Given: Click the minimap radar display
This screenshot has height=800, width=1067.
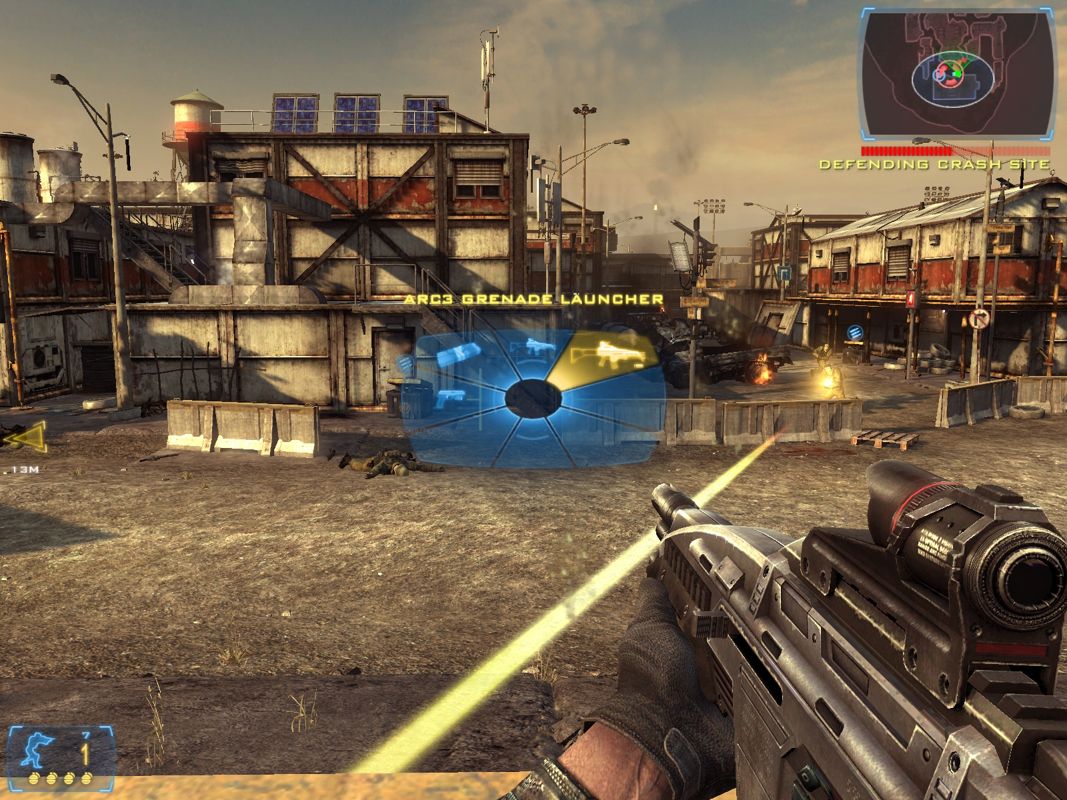Looking at the screenshot, I should [956, 75].
